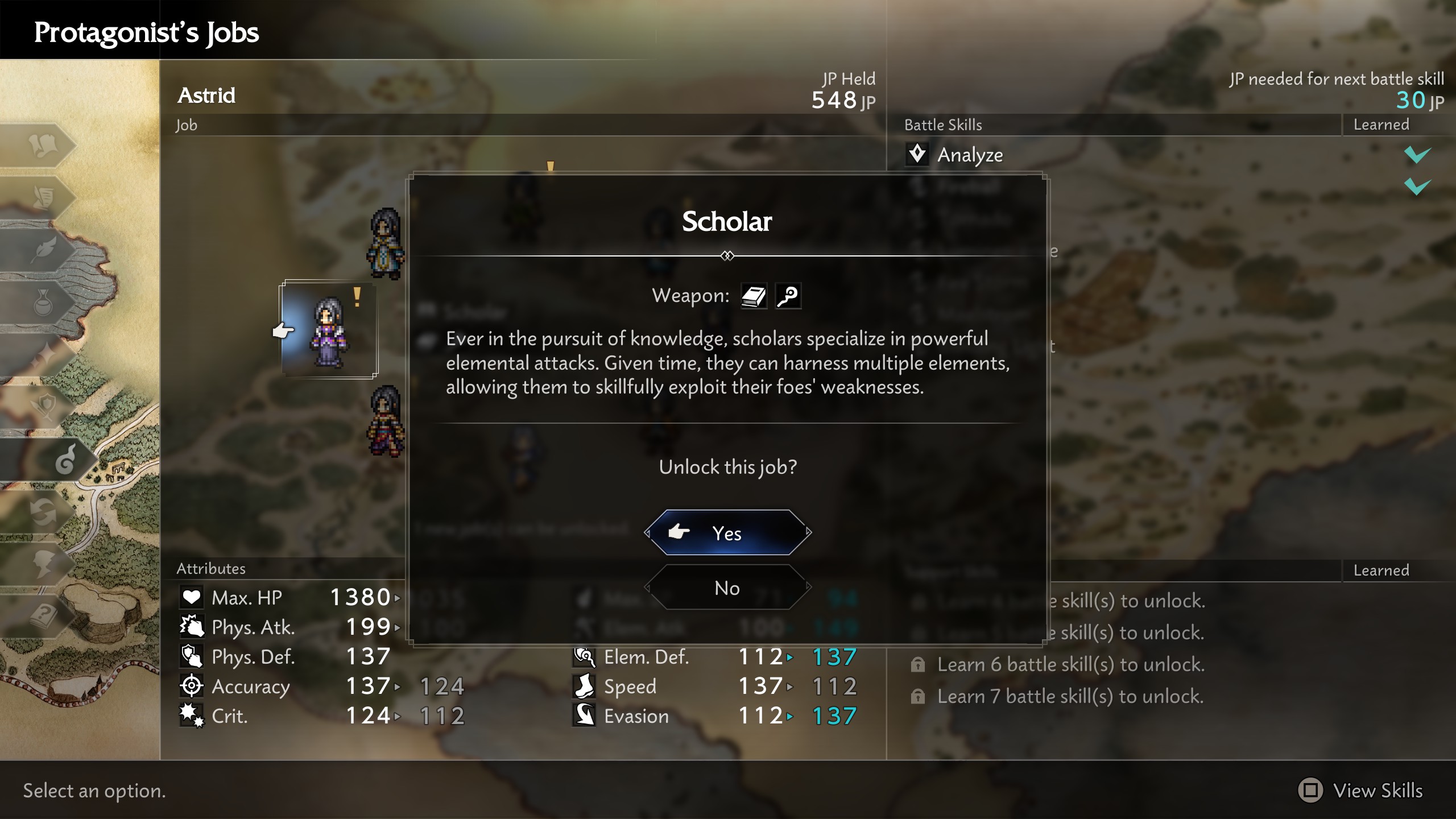Select the Analyze battle skill row

[x=970, y=155]
